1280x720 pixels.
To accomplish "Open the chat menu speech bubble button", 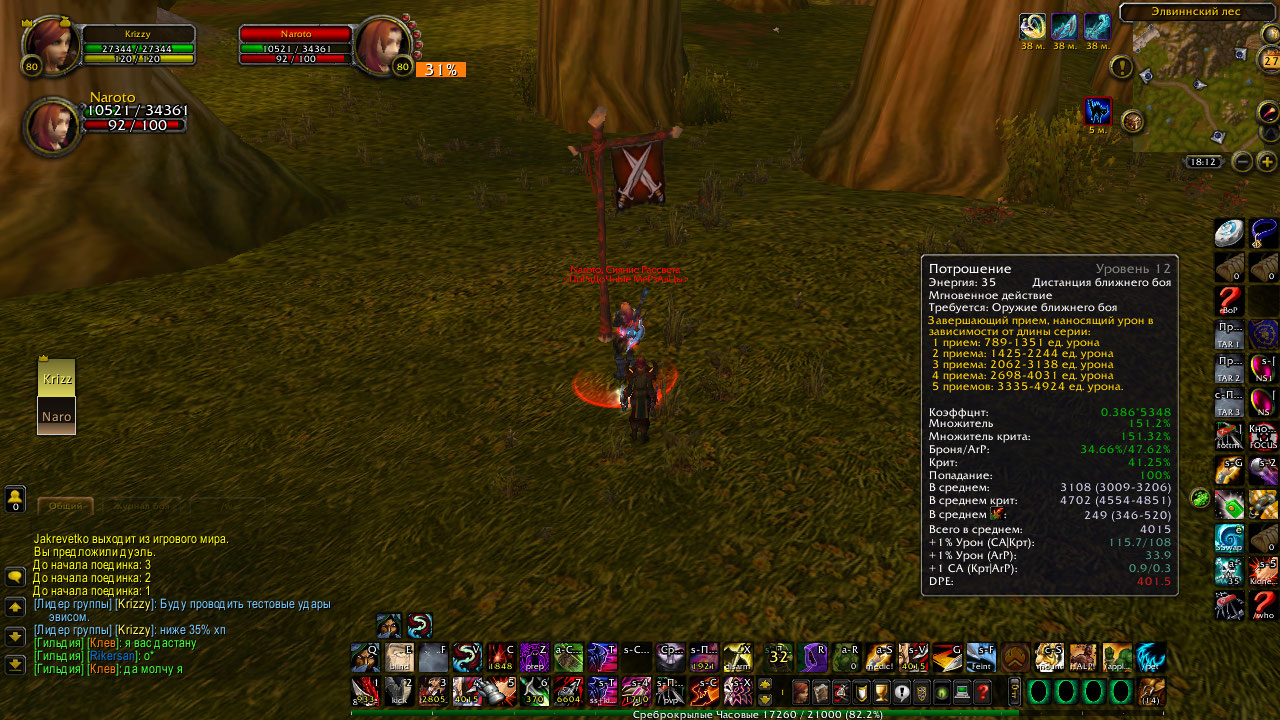I will 15,577.
